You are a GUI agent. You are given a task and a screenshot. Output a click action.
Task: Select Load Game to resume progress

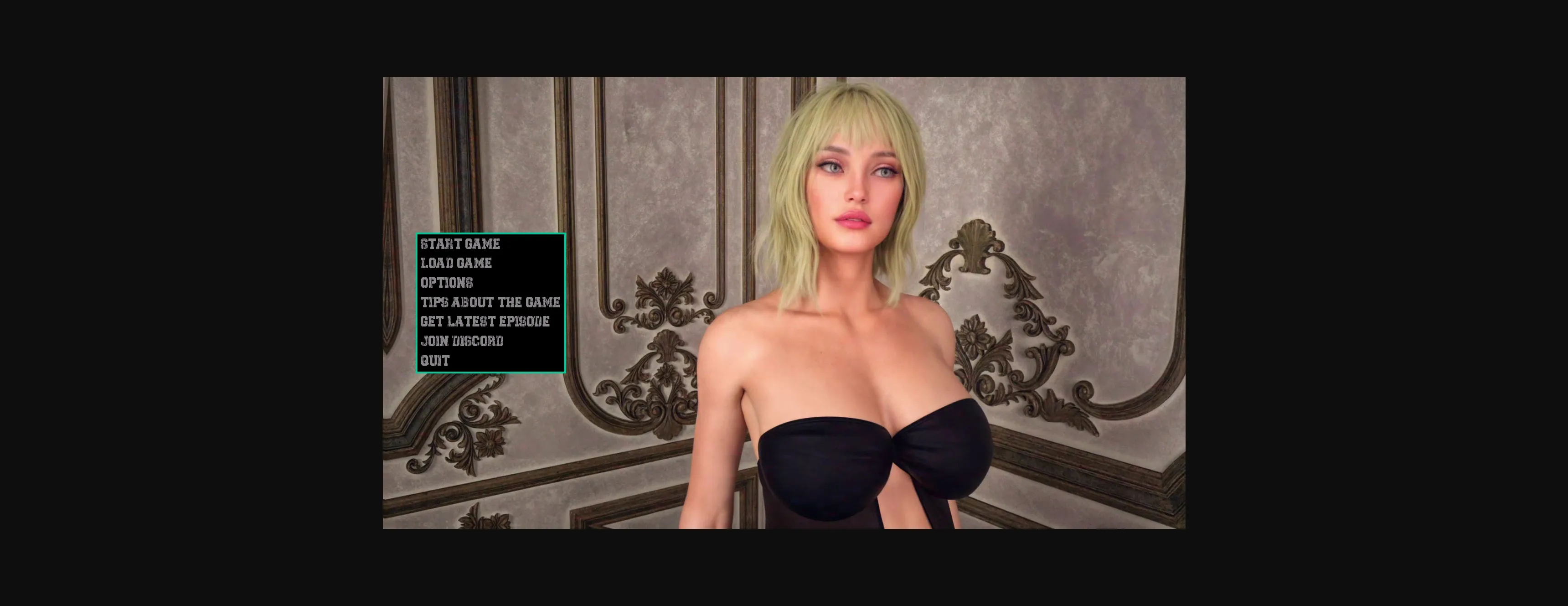456,264
